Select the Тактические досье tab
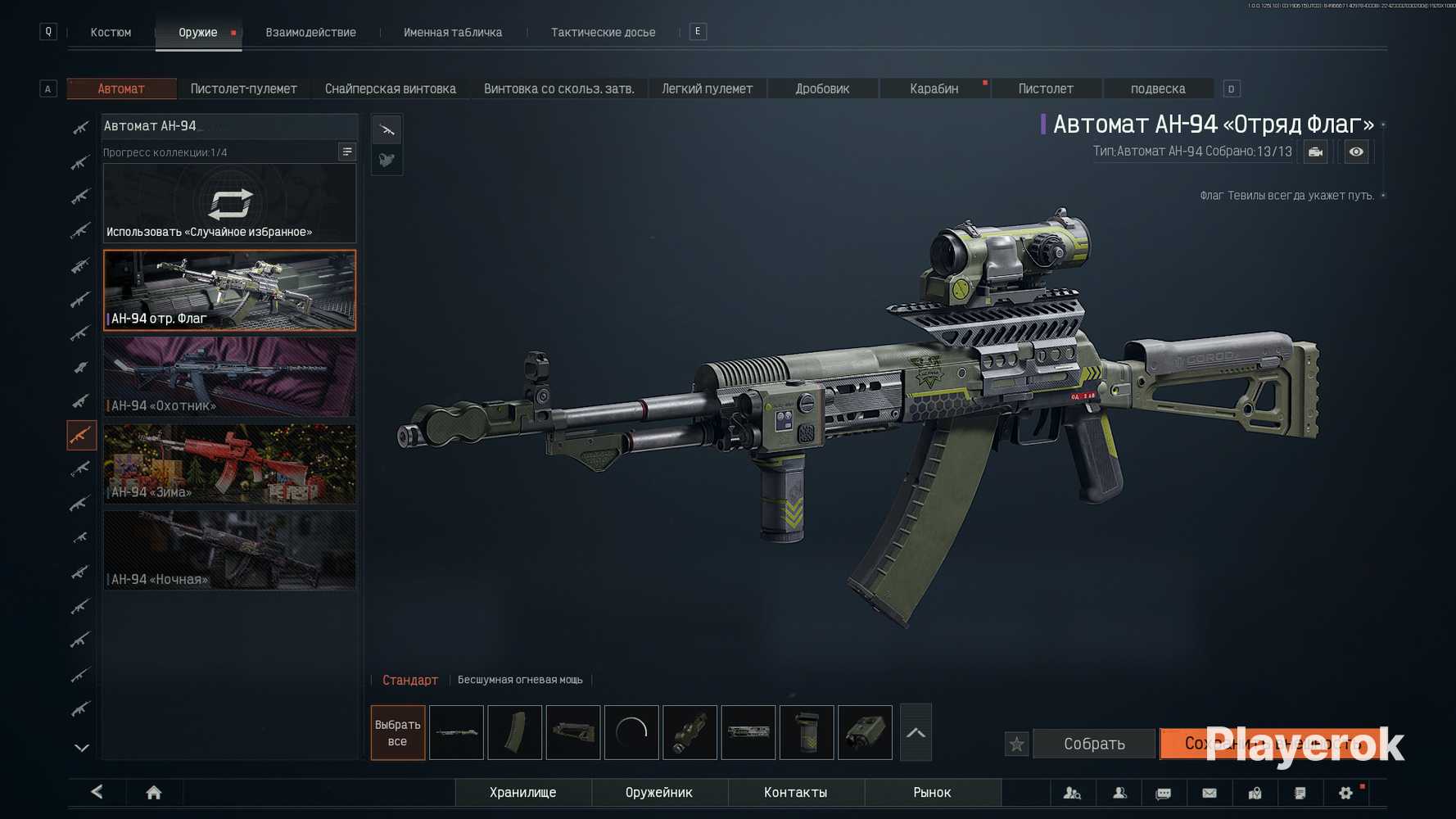This screenshot has width=1456, height=819. (603, 33)
